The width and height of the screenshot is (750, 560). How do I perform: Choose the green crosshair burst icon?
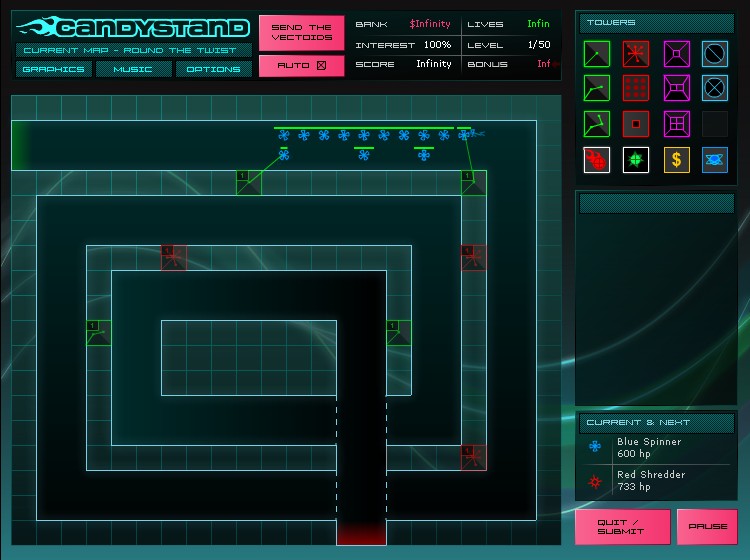coord(636,160)
